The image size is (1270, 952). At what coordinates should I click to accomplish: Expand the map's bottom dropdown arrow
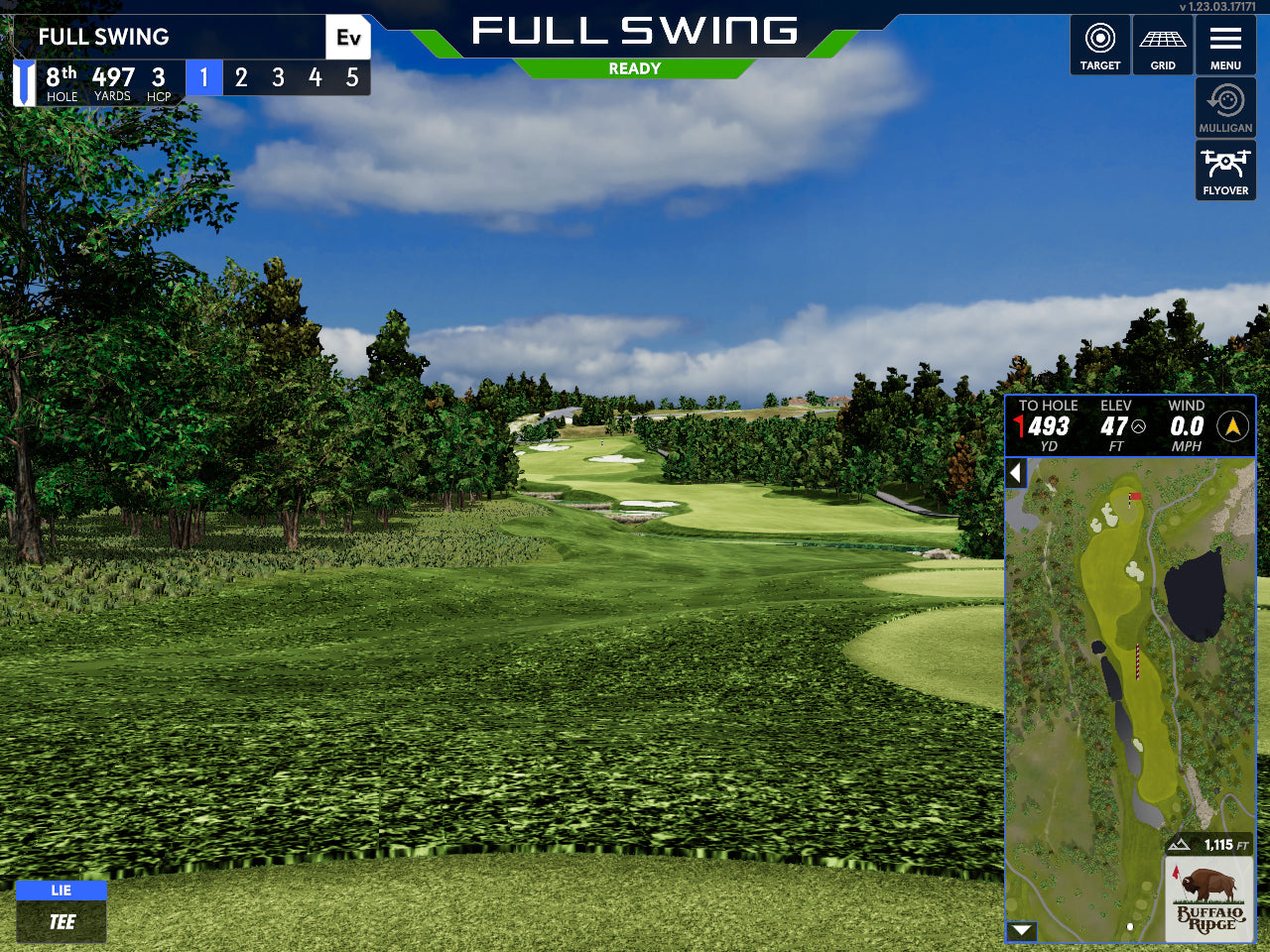click(1021, 930)
